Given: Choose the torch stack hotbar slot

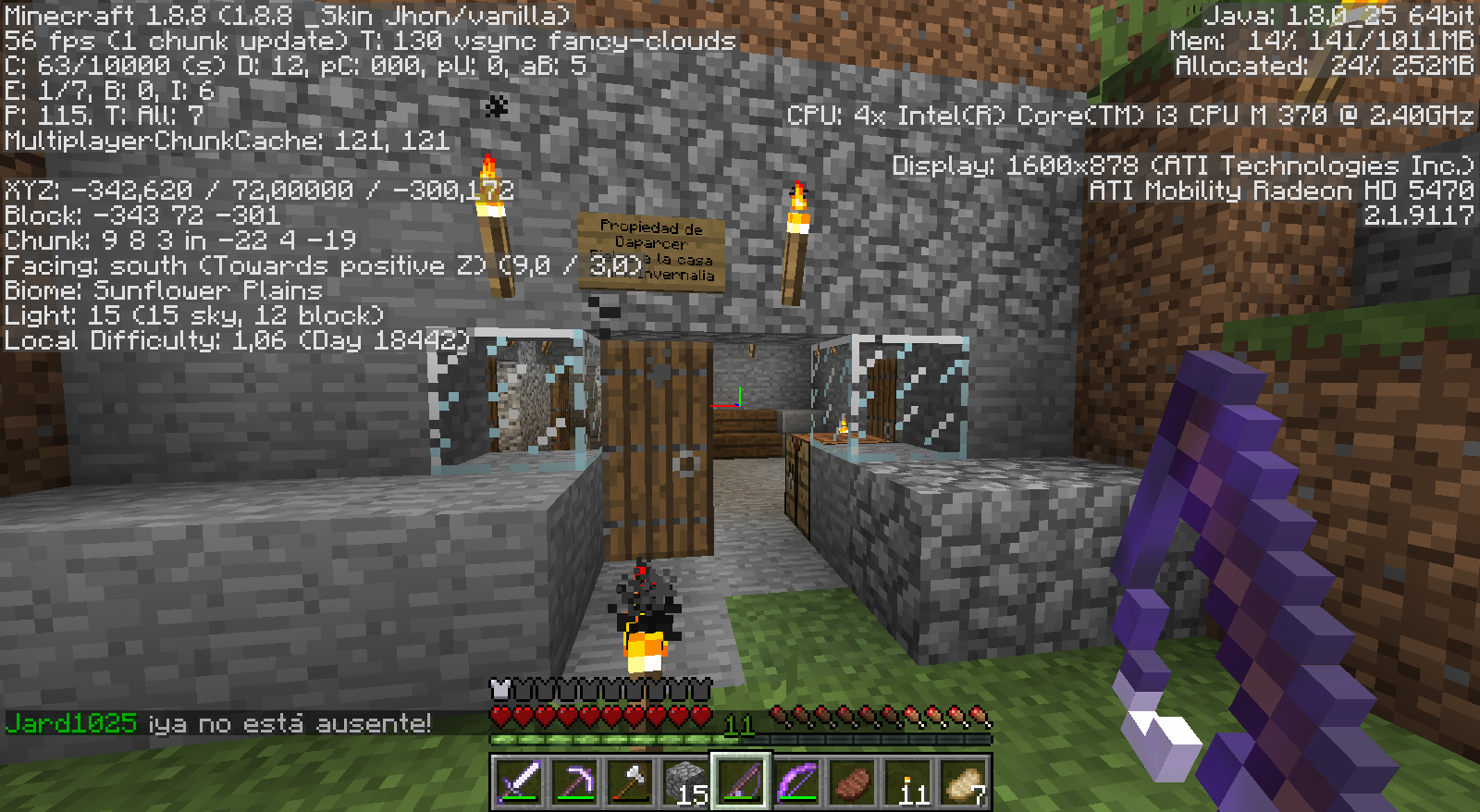Looking at the screenshot, I should tap(907, 782).
